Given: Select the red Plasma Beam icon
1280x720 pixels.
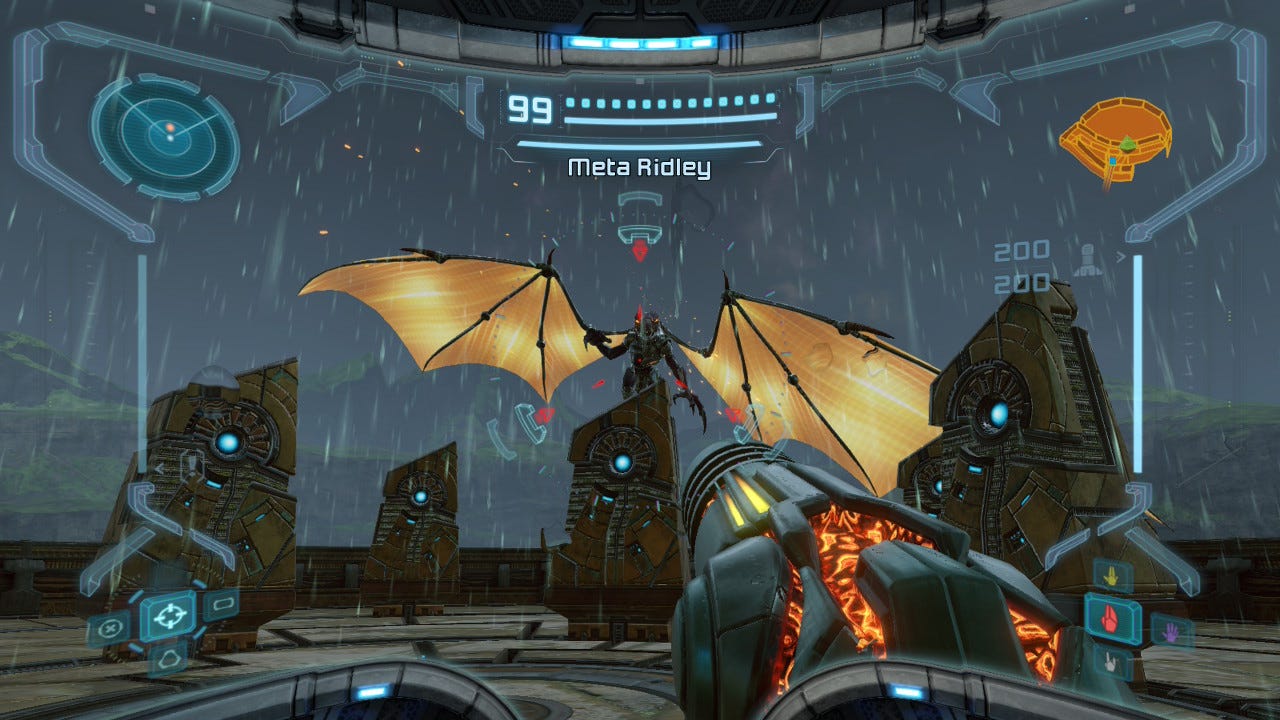Looking at the screenshot, I should (x=1111, y=617).
